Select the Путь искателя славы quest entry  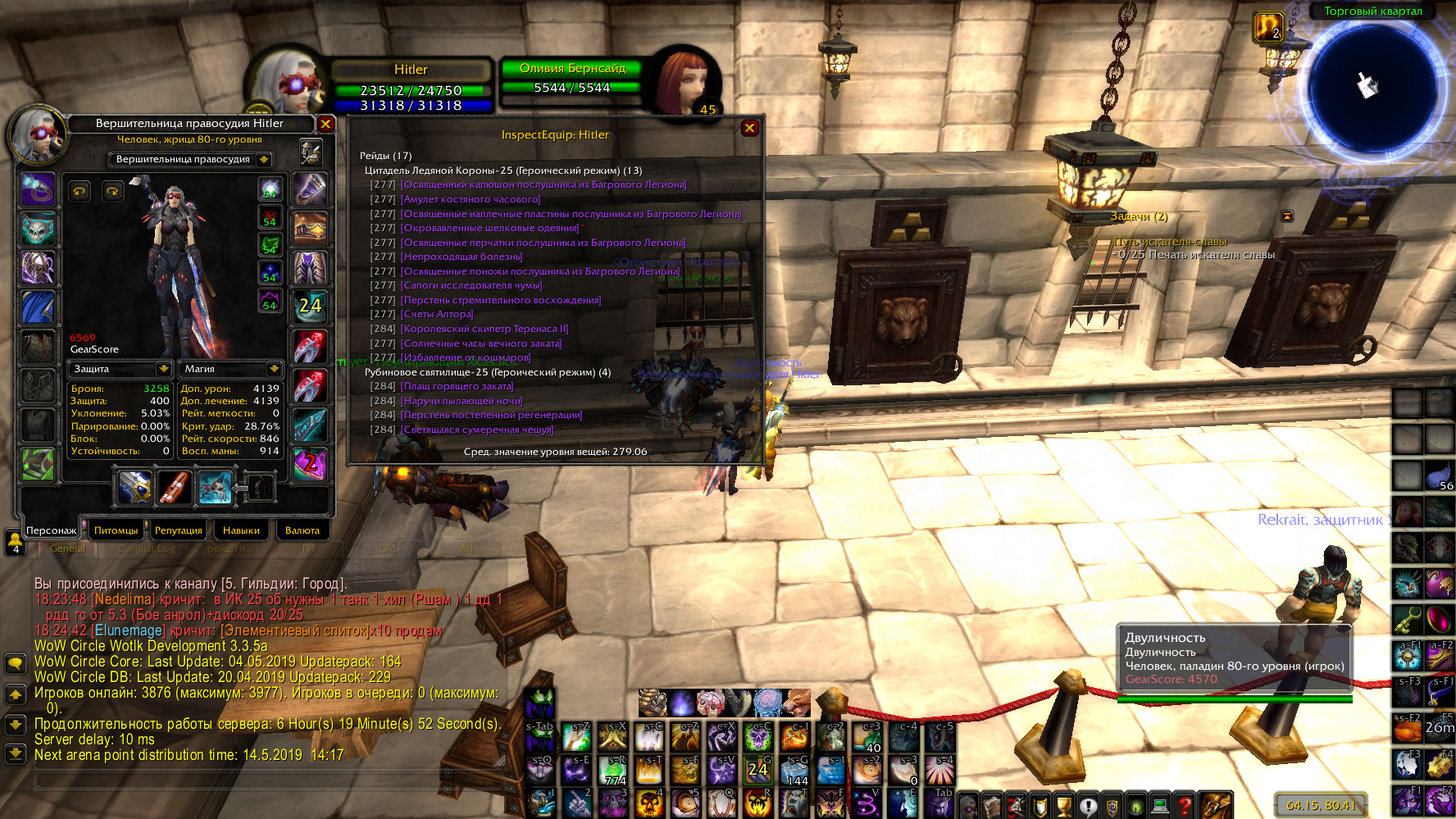(1170, 242)
